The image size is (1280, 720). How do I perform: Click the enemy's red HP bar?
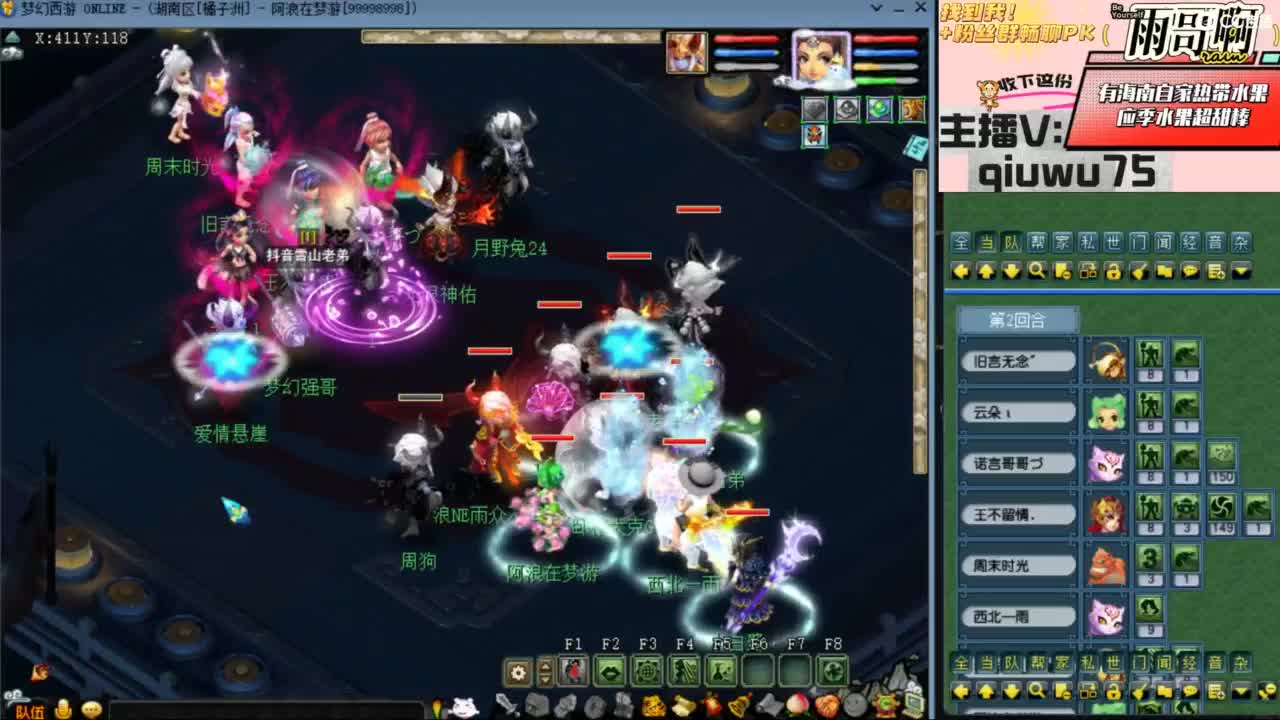[x=696, y=210]
